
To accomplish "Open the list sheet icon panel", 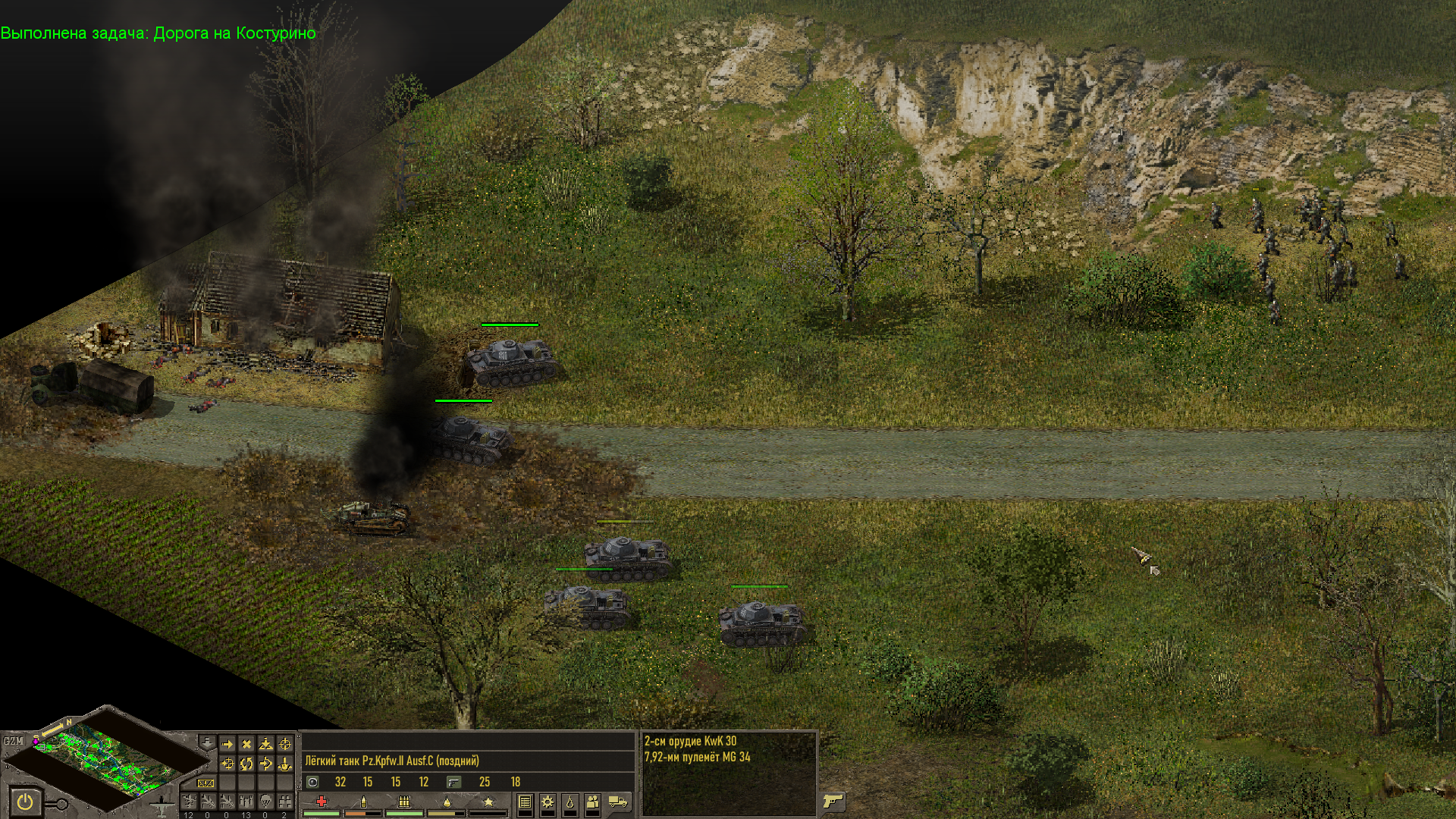I will point(525,802).
